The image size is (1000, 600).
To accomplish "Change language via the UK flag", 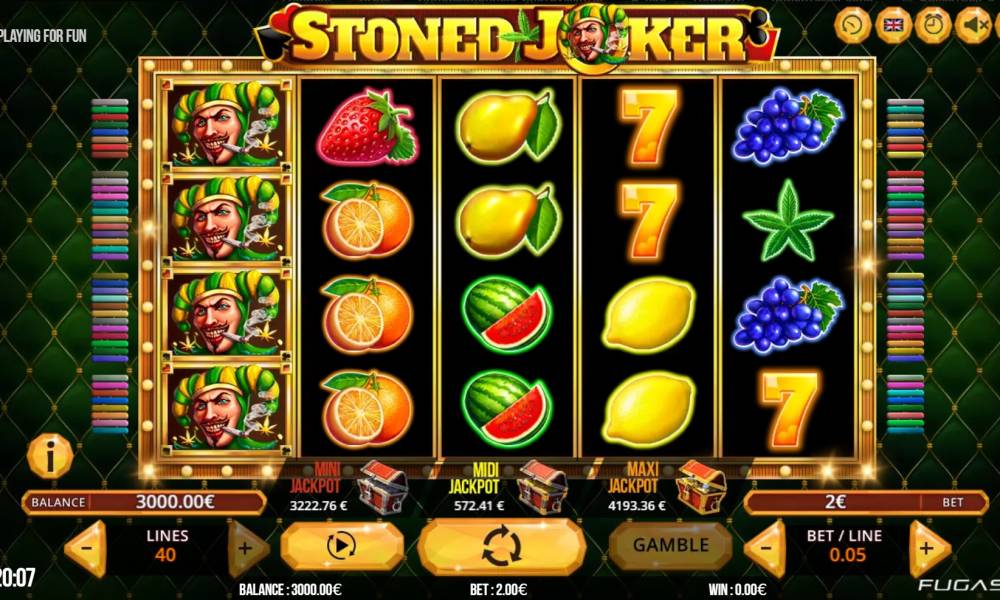I will pyautogui.click(x=893, y=24).
